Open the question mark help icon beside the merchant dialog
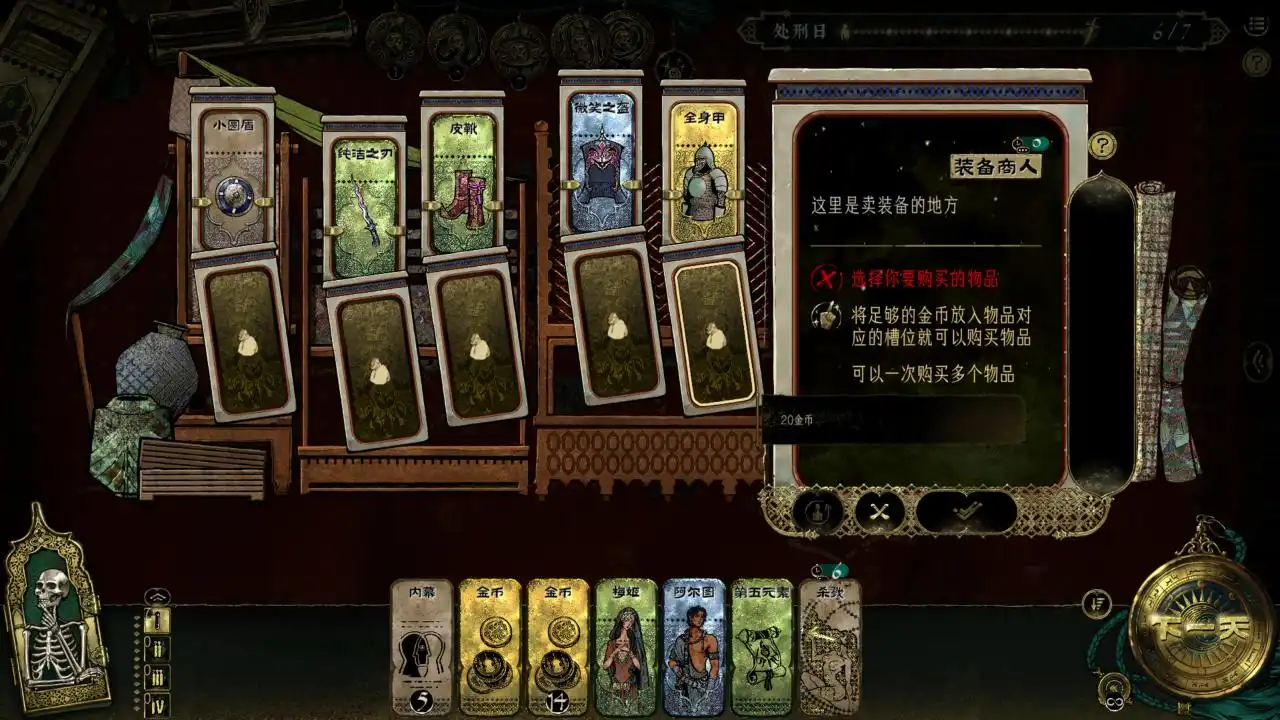The image size is (1280, 720). click(x=1102, y=143)
